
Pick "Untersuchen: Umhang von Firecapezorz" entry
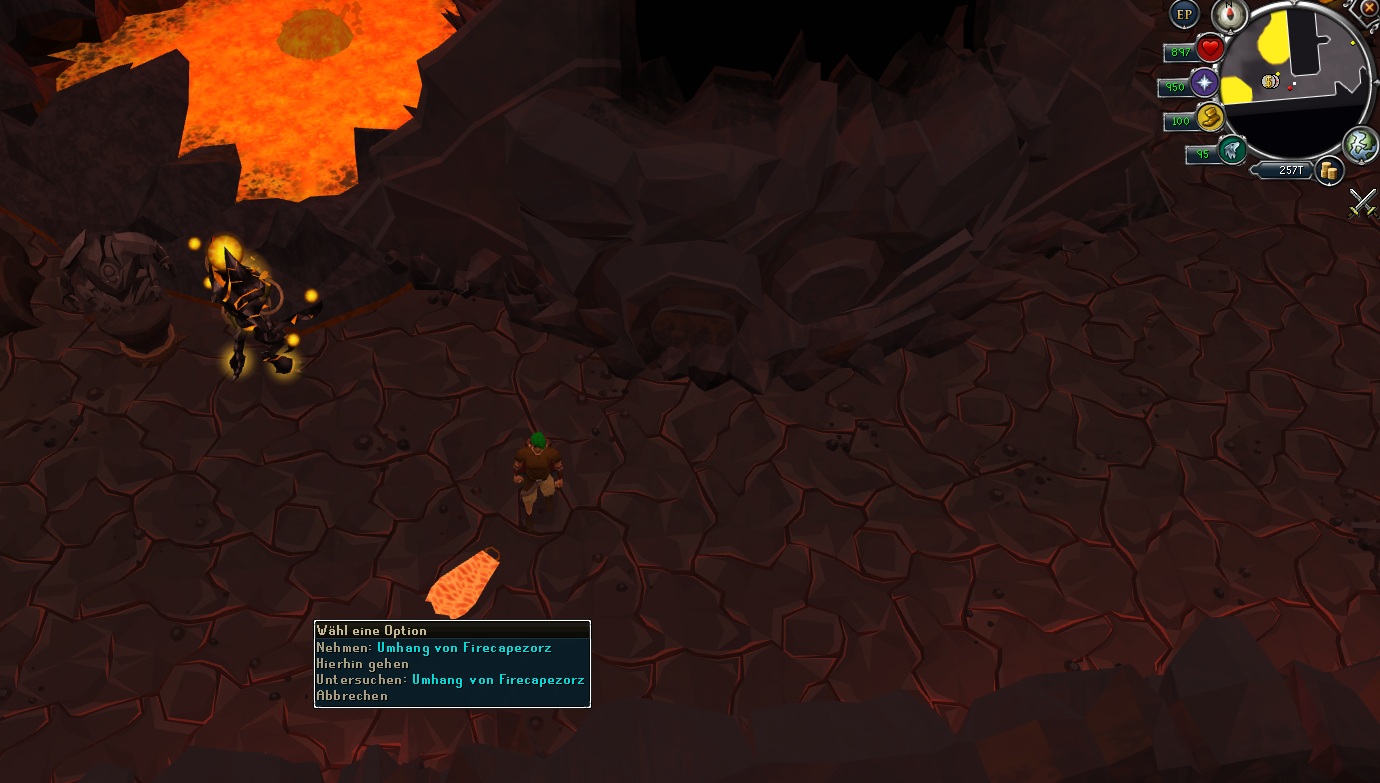tap(450, 679)
